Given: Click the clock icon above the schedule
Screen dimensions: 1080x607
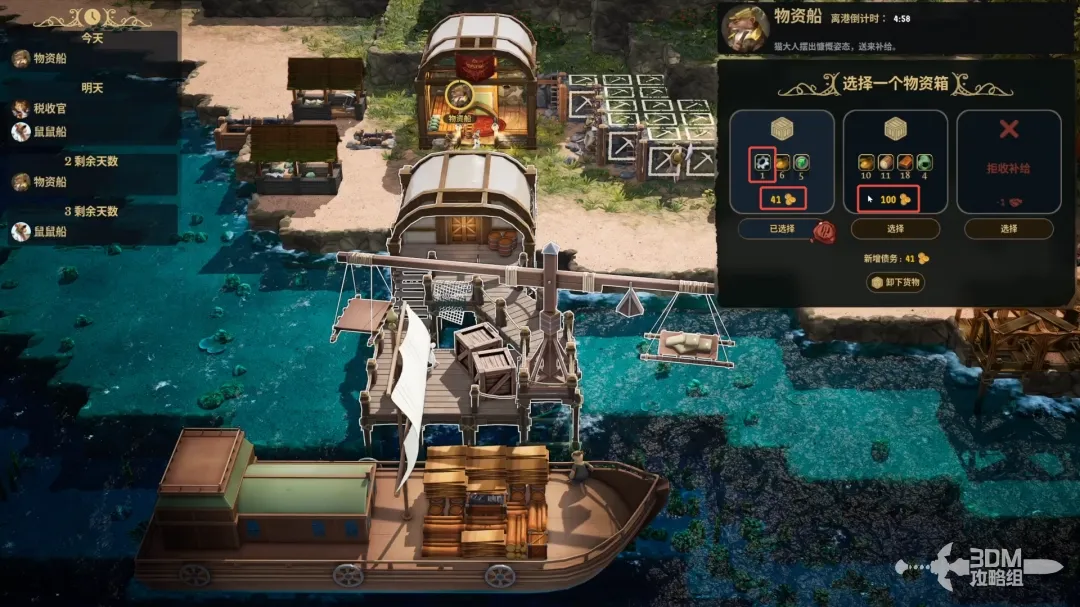Looking at the screenshot, I should [92, 16].
